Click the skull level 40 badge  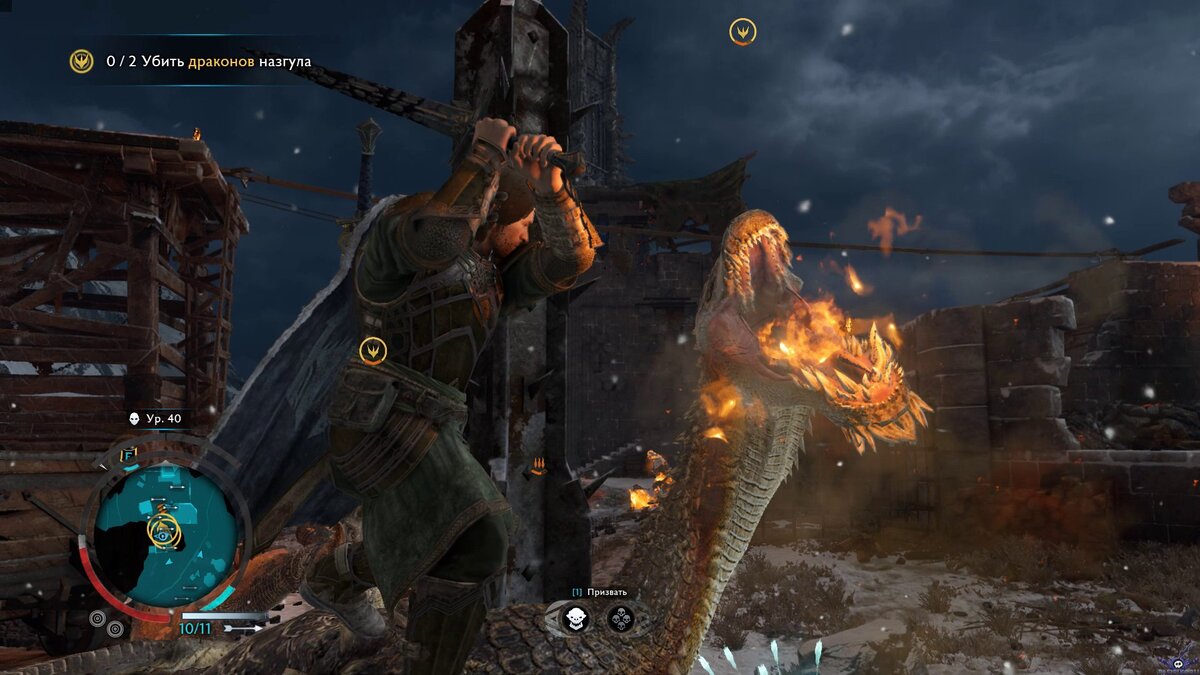click(x=155, y=419)
